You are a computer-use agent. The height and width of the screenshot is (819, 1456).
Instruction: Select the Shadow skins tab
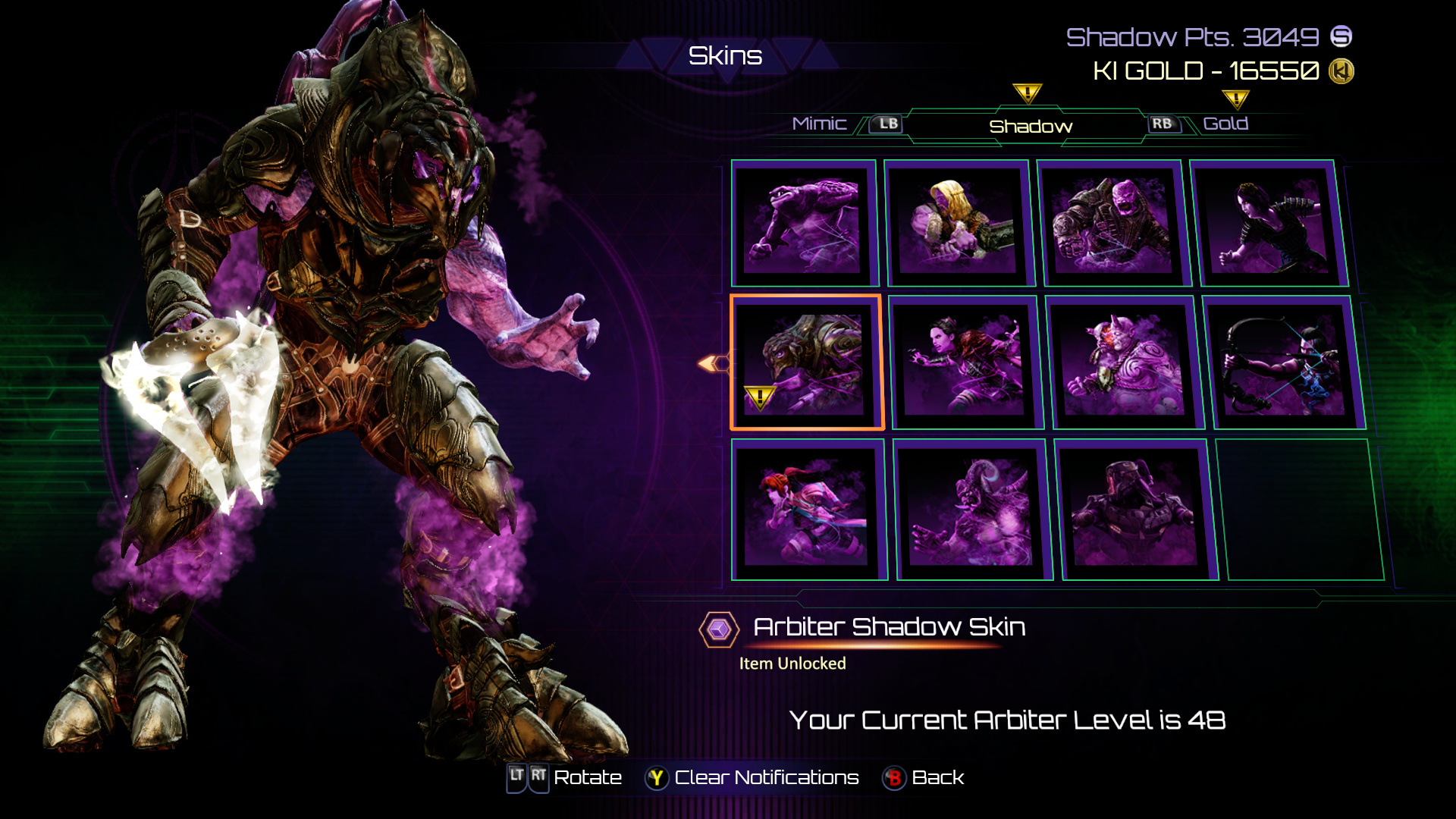[1031, 127]
